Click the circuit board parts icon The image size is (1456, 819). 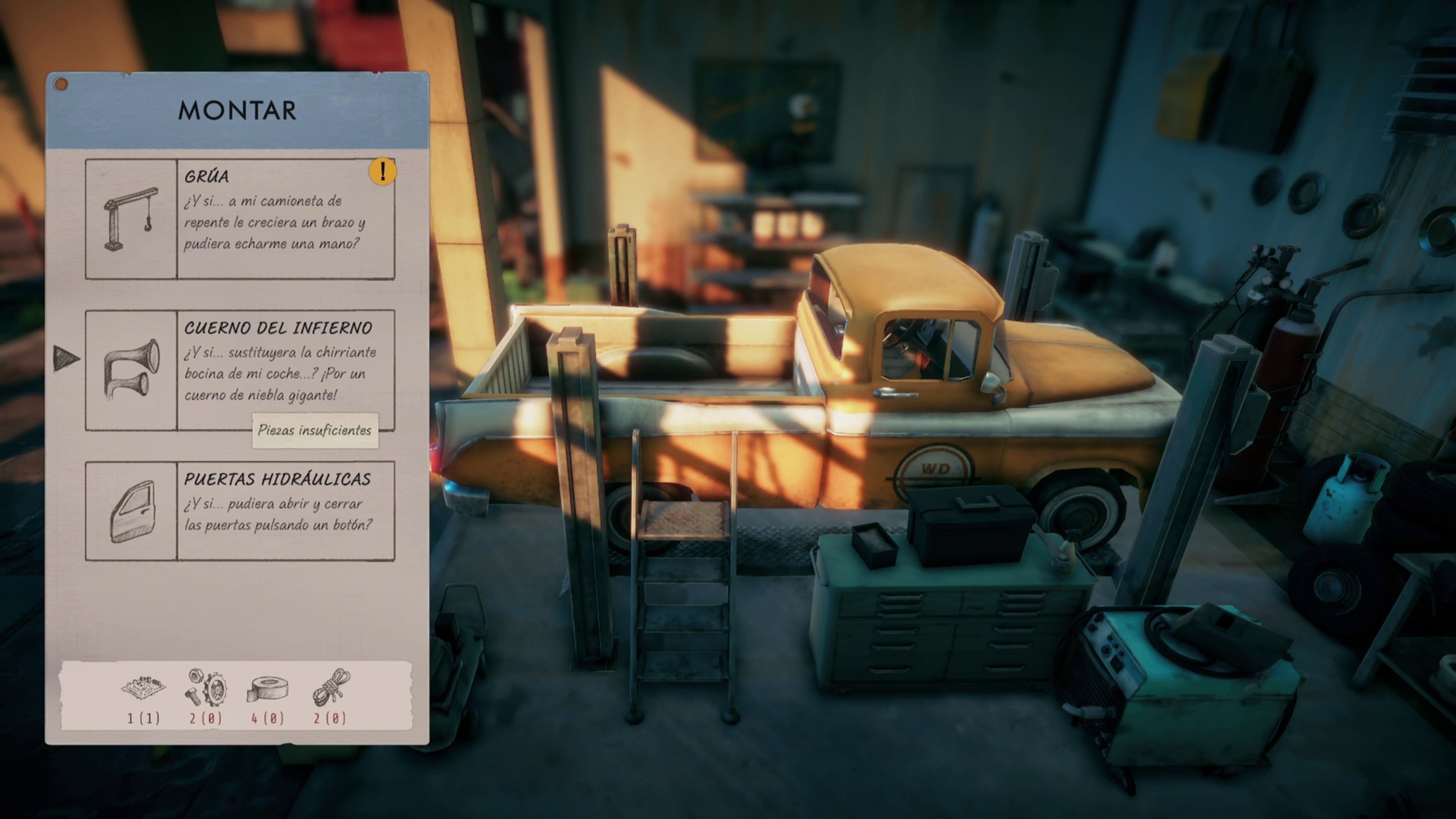(x=144, y=687)
